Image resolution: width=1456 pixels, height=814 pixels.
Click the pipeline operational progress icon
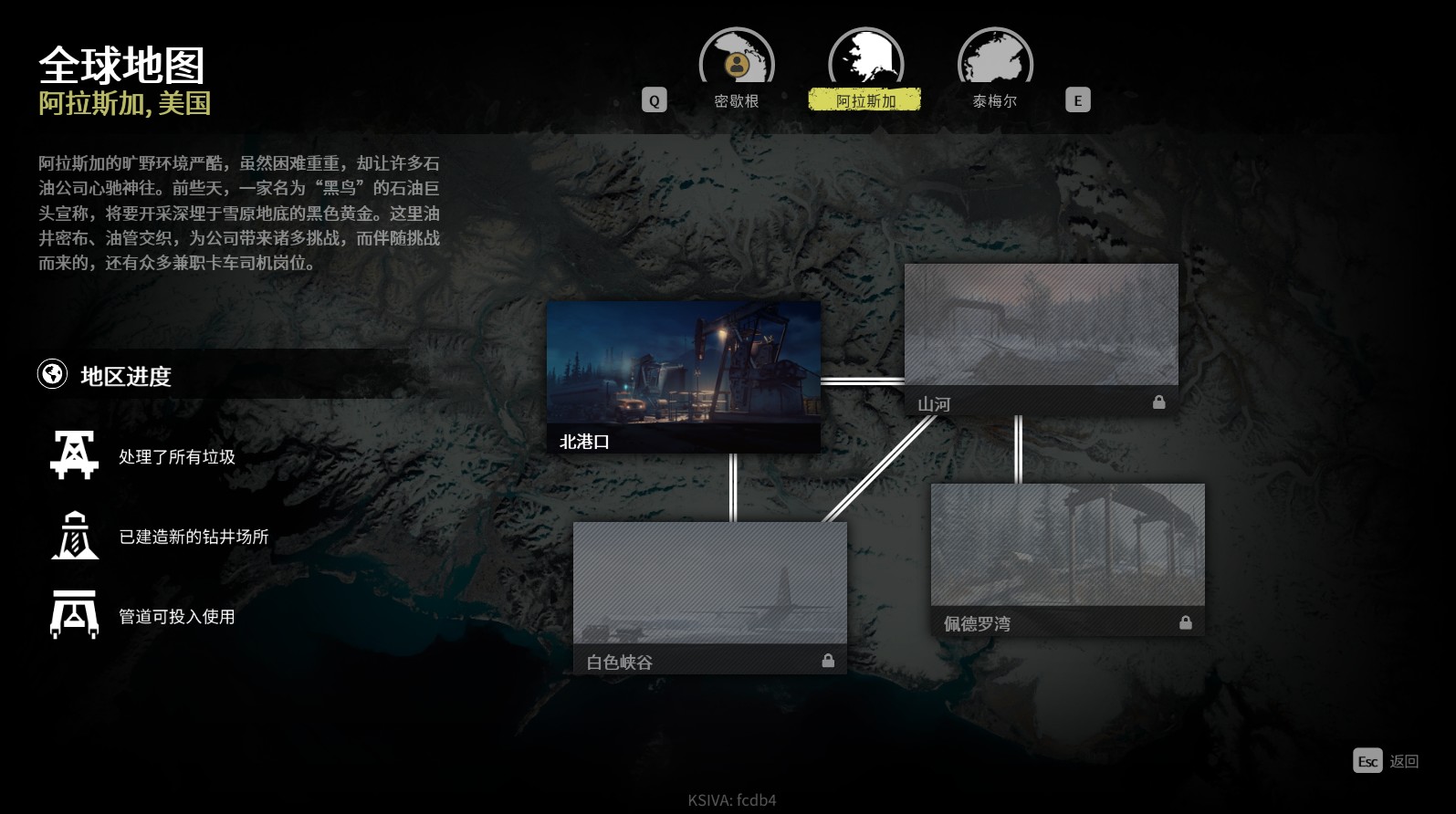click(73, 613)
